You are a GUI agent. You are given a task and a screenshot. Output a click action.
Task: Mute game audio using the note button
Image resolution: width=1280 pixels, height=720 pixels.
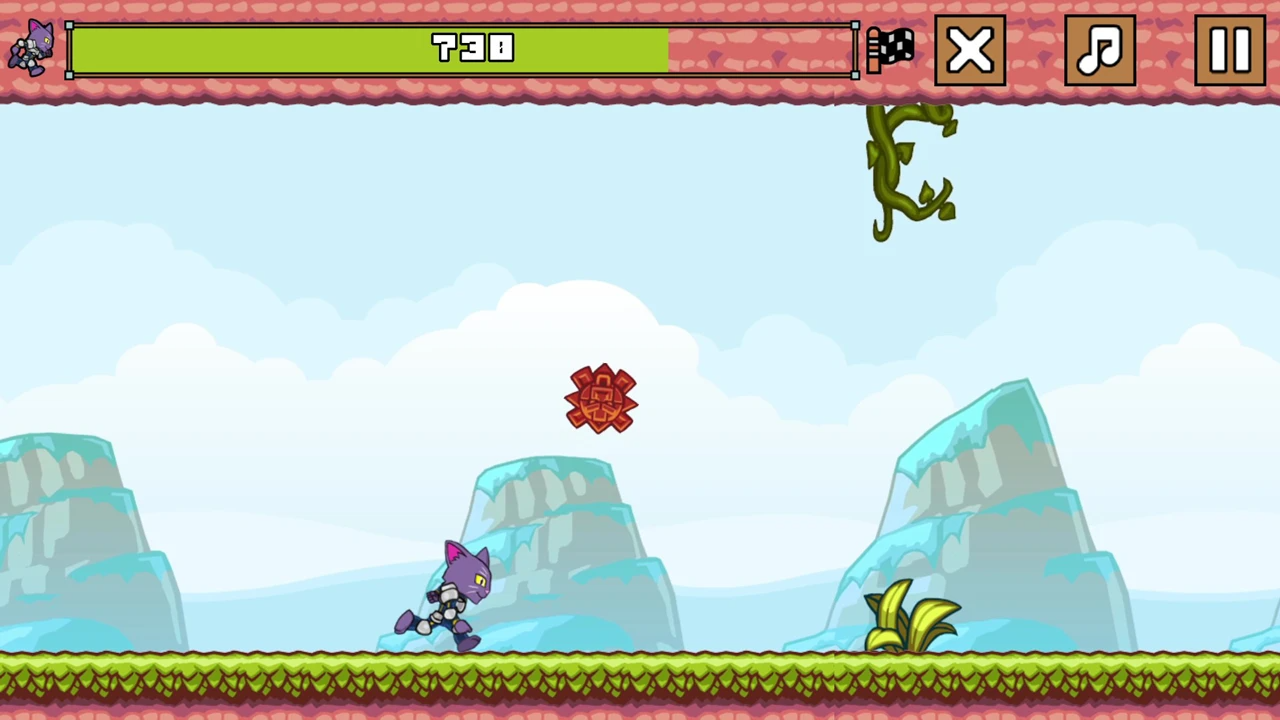click(1100, 50)
